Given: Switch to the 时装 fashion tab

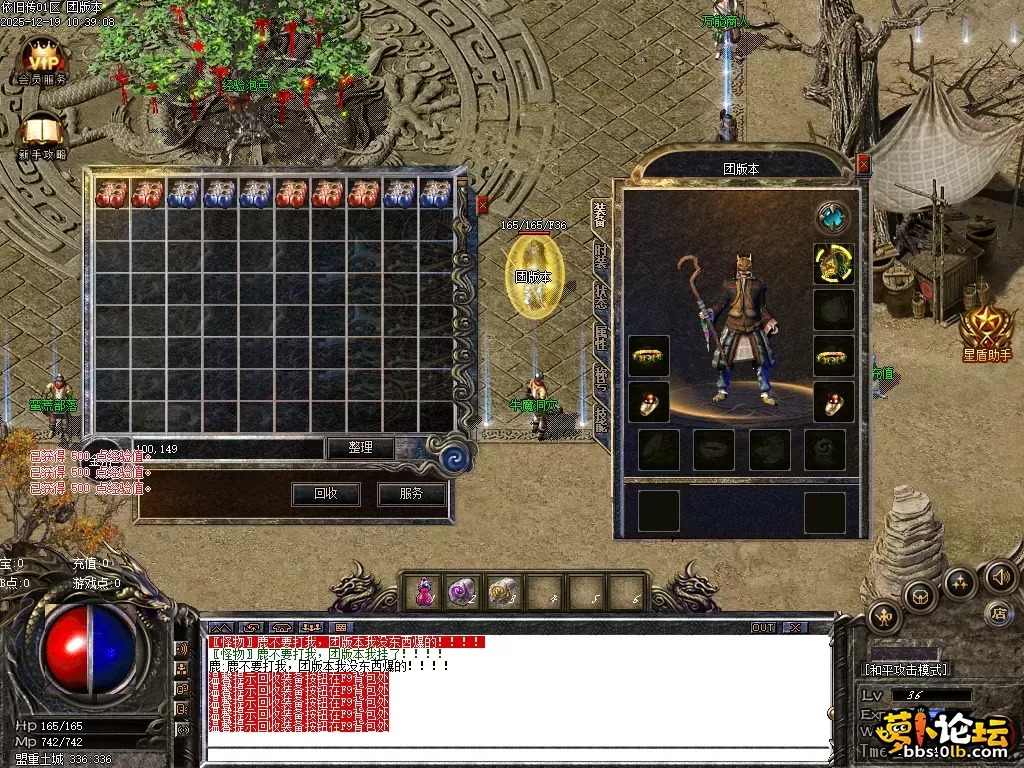Looking at the screenshot, I should coord(600,255).
